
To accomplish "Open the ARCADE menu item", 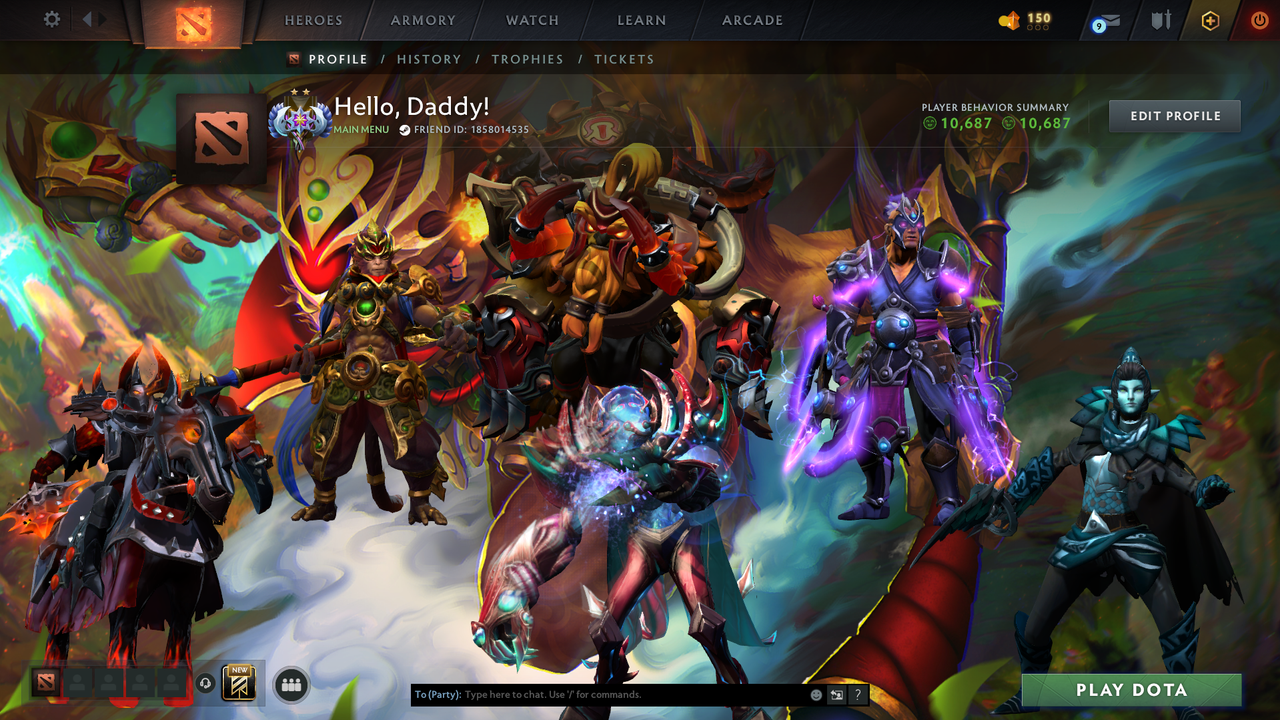I will [x=751, y=20].
